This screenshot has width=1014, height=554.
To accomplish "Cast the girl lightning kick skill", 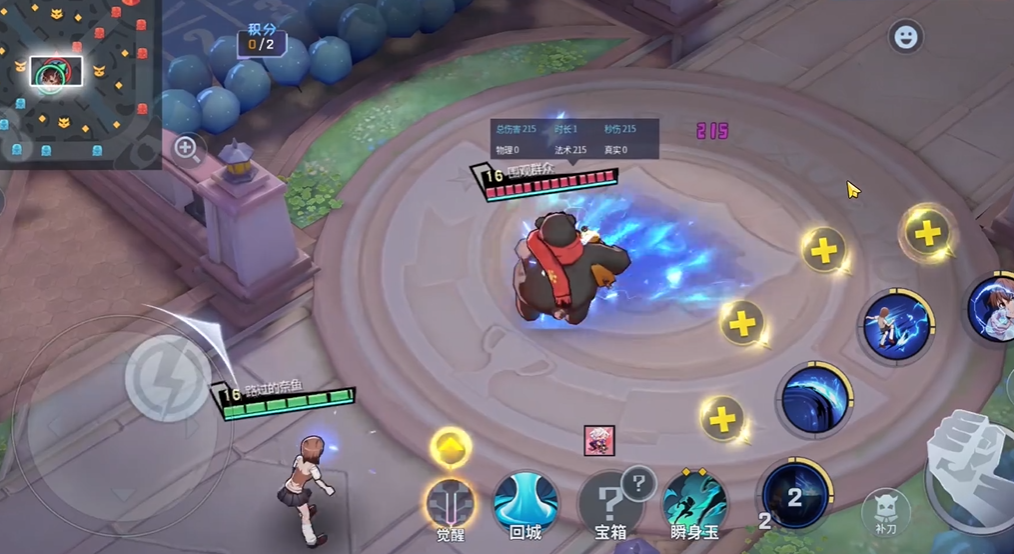I will point(897,327).
